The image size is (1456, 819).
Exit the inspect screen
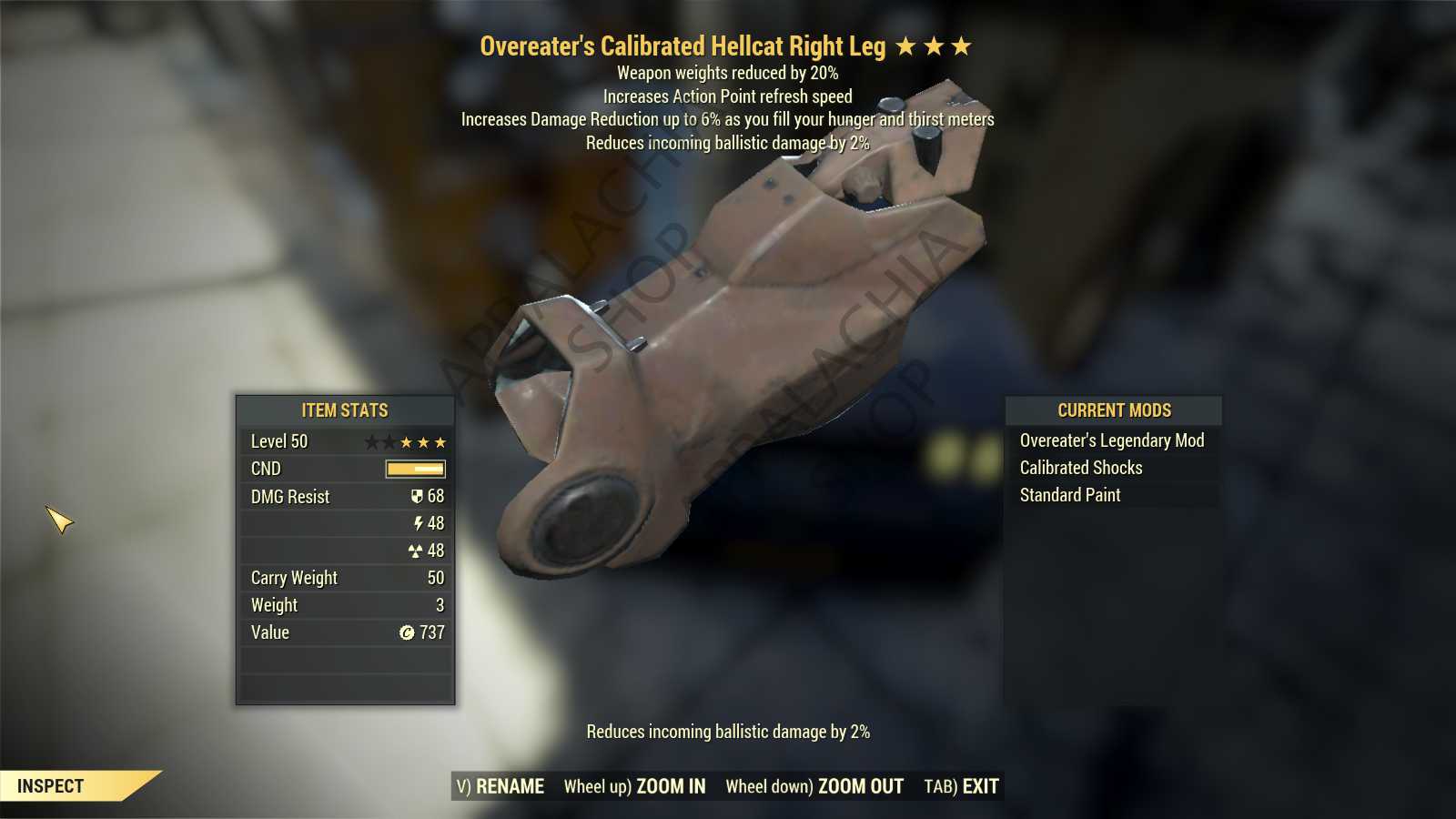tap(961, 787)
